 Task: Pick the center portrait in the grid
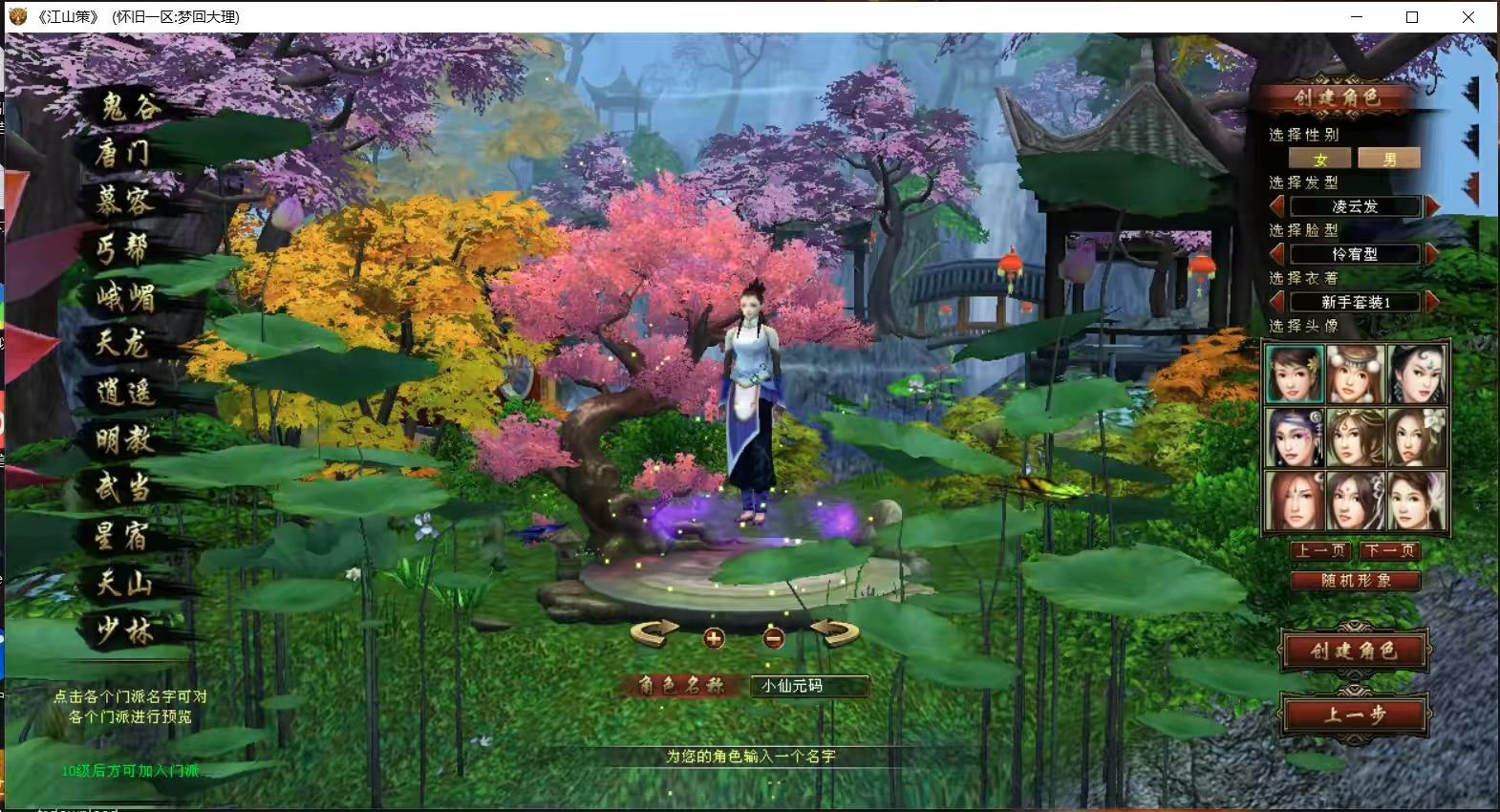tap(1356, 437)
